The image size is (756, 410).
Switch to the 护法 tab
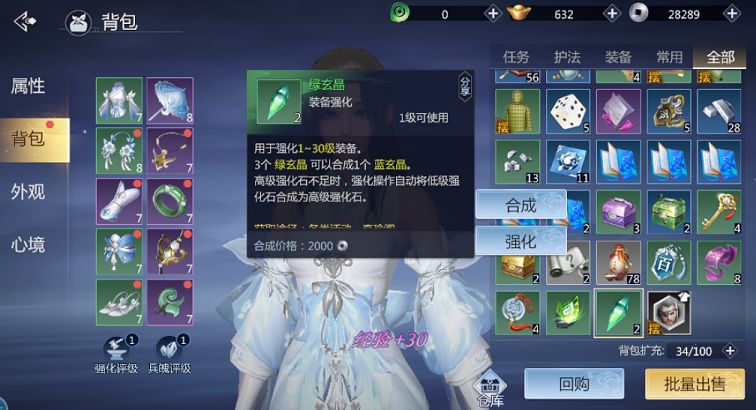pos(567,57)
